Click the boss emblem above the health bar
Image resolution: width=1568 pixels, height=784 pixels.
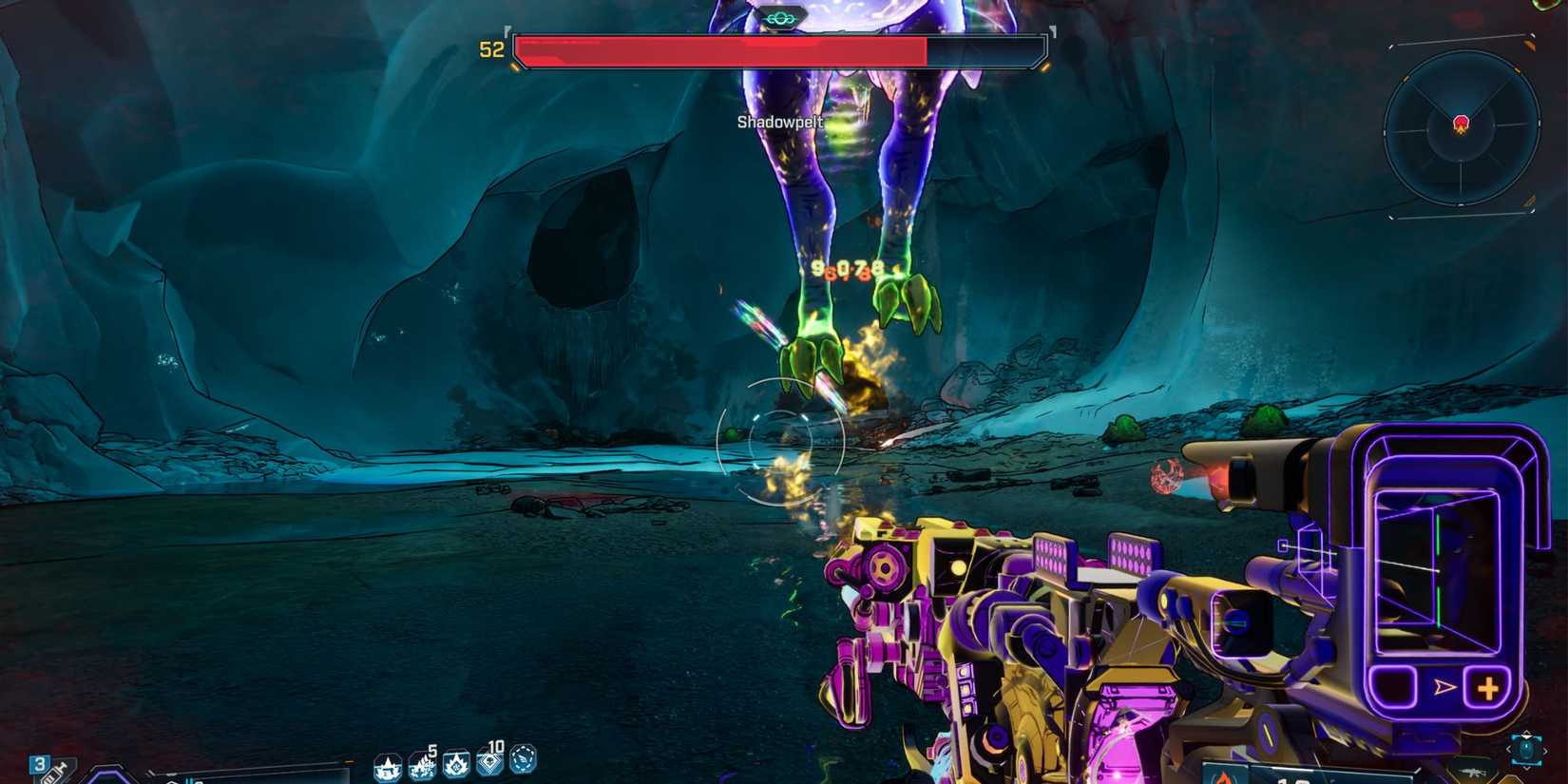pyautogui.click(x=779, y=15)
